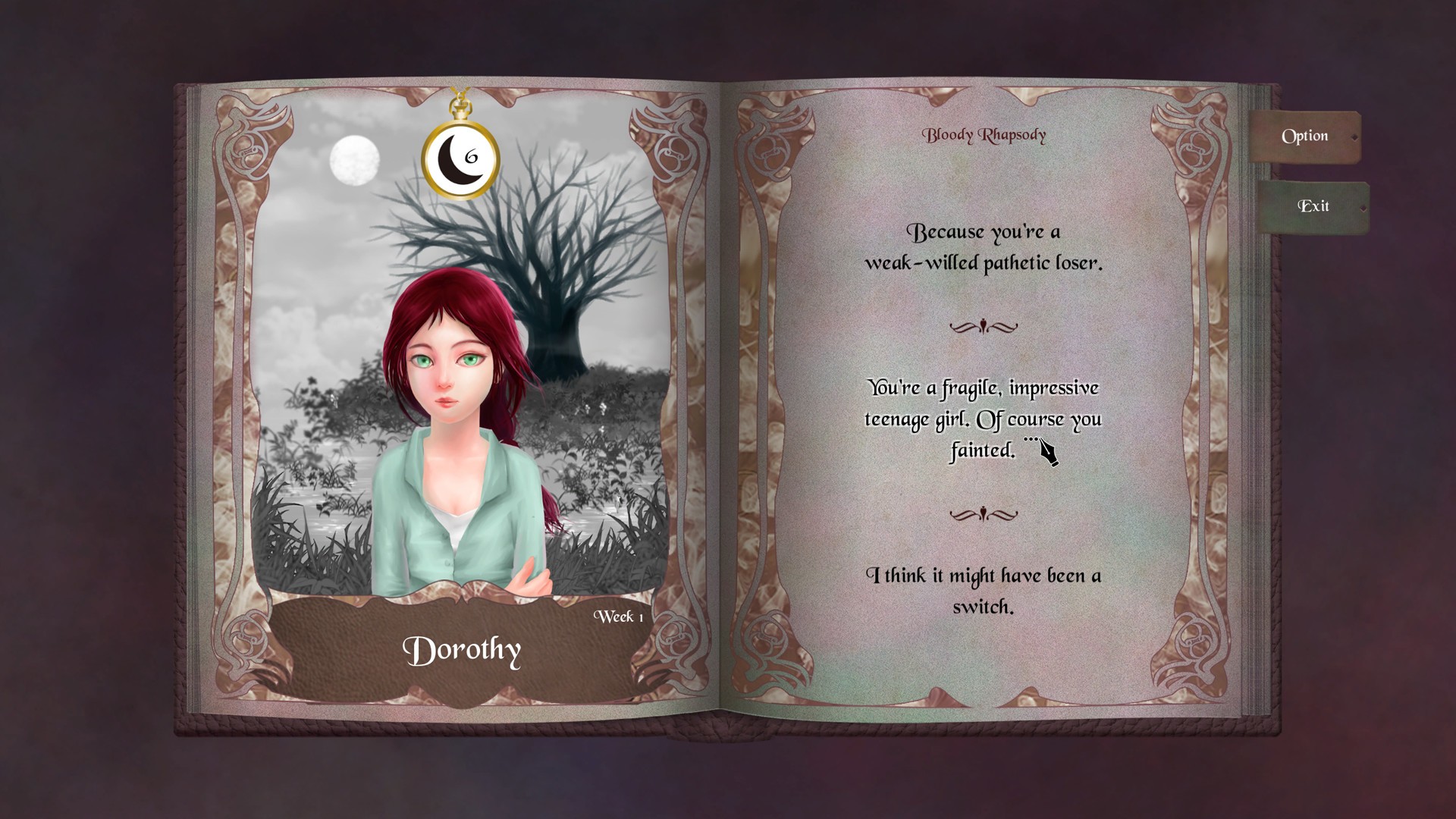Click the diamond marker on the Option tab
1456x819 pixels.
[1356, 138]
